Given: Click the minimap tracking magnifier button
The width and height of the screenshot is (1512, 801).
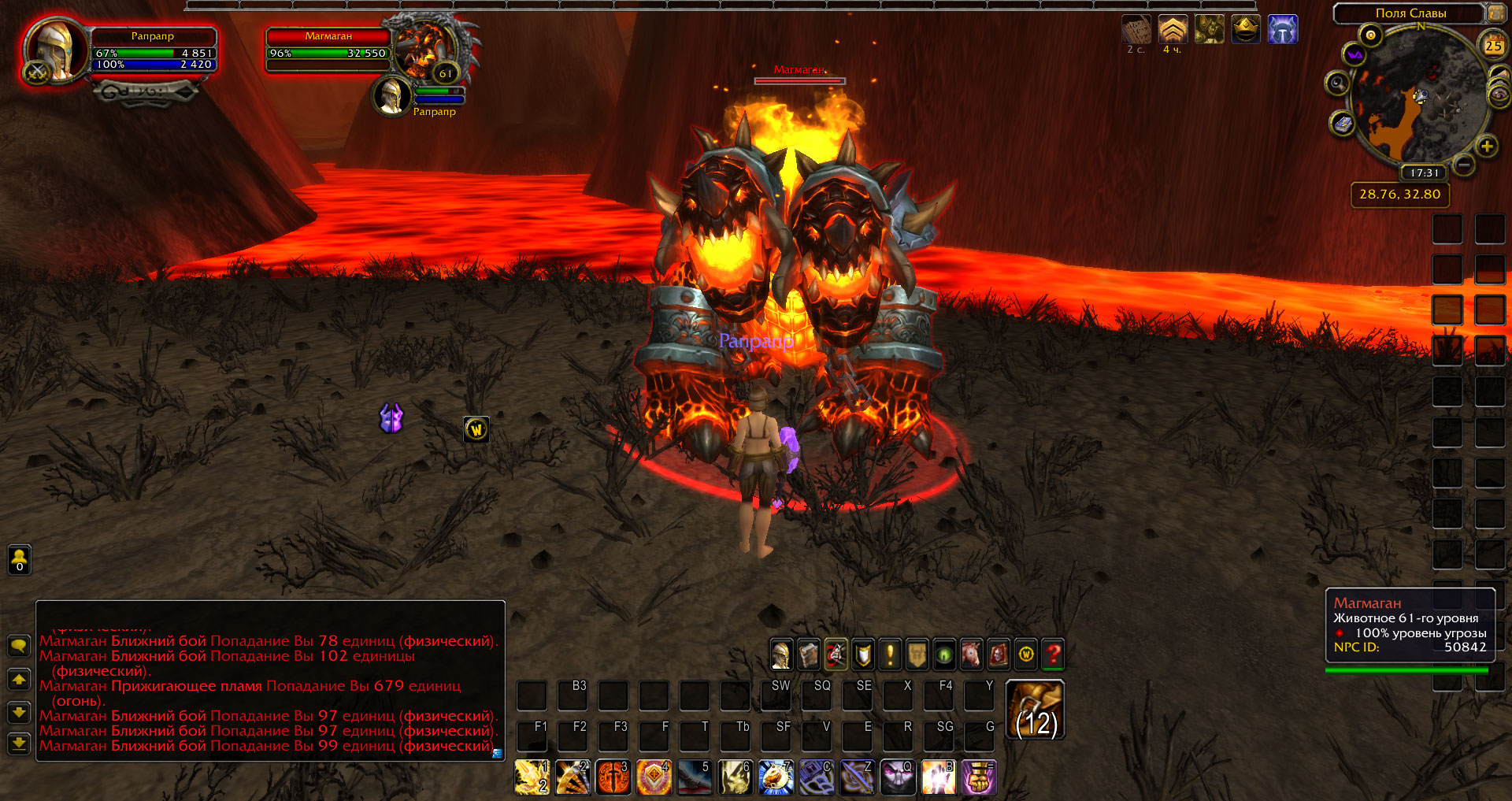Looking at the screenshot, I should pyautogui.click(x=1337, y=83).
